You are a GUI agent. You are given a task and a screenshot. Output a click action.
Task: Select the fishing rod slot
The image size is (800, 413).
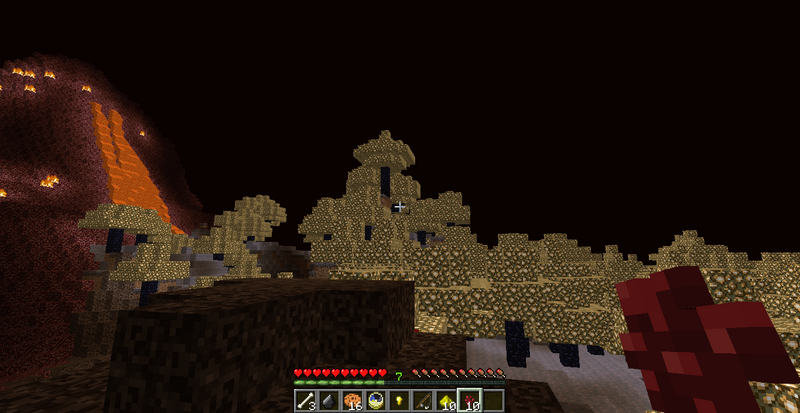click(x=421, y=401)
